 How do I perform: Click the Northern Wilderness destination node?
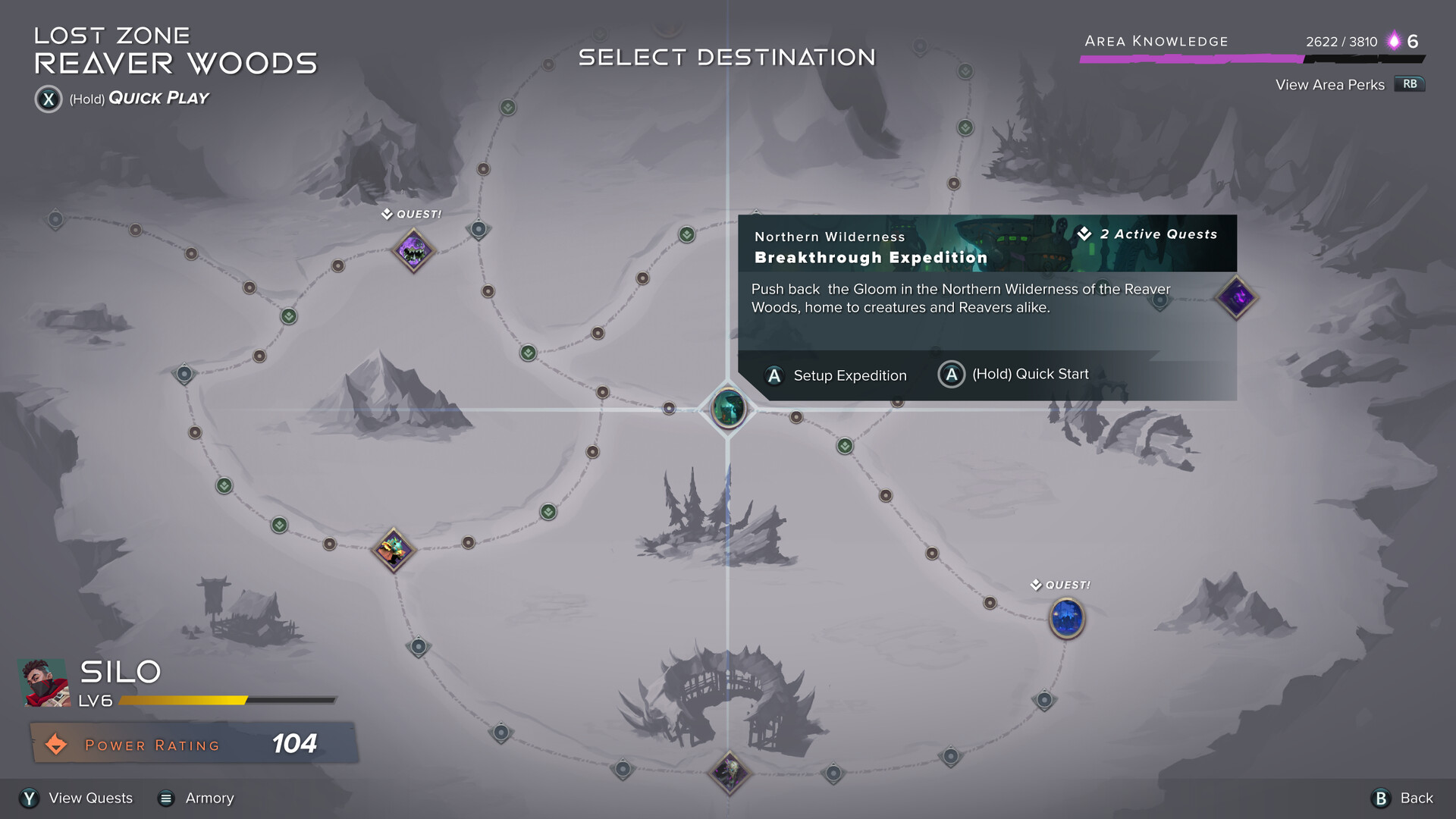pyautogui.click(x=727, y=409)
